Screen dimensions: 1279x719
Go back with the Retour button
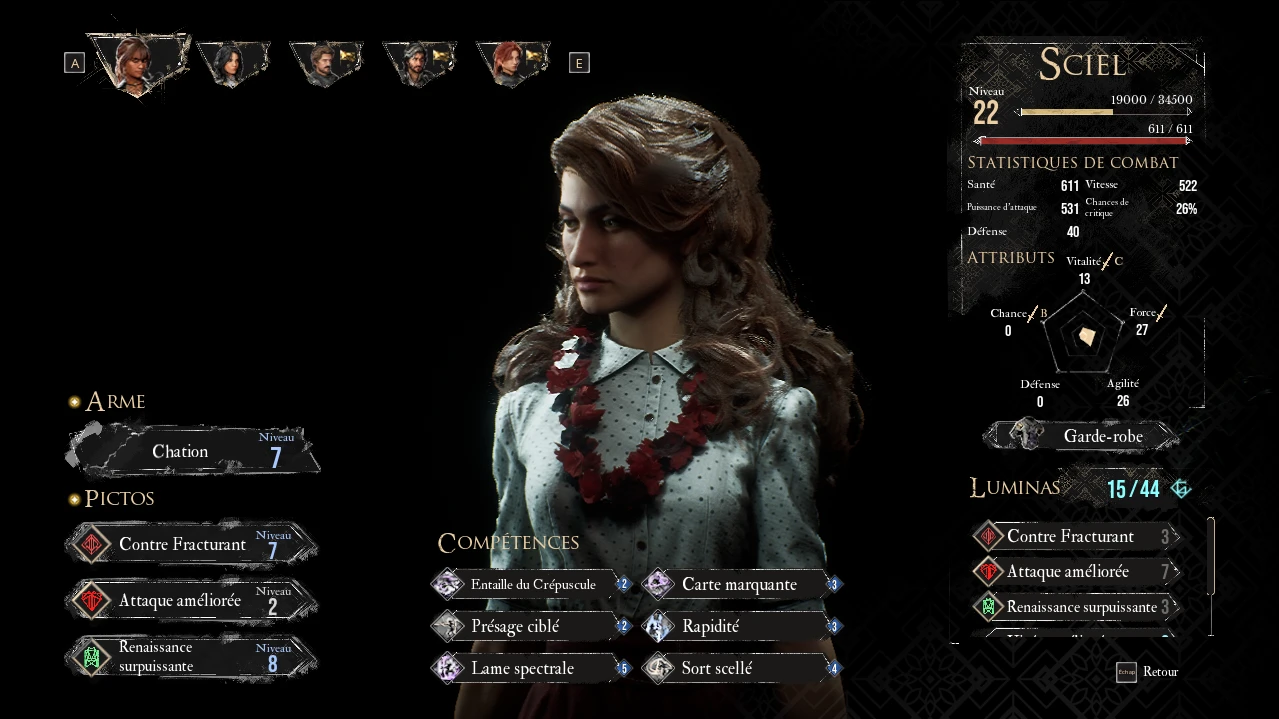[1148, 672]
